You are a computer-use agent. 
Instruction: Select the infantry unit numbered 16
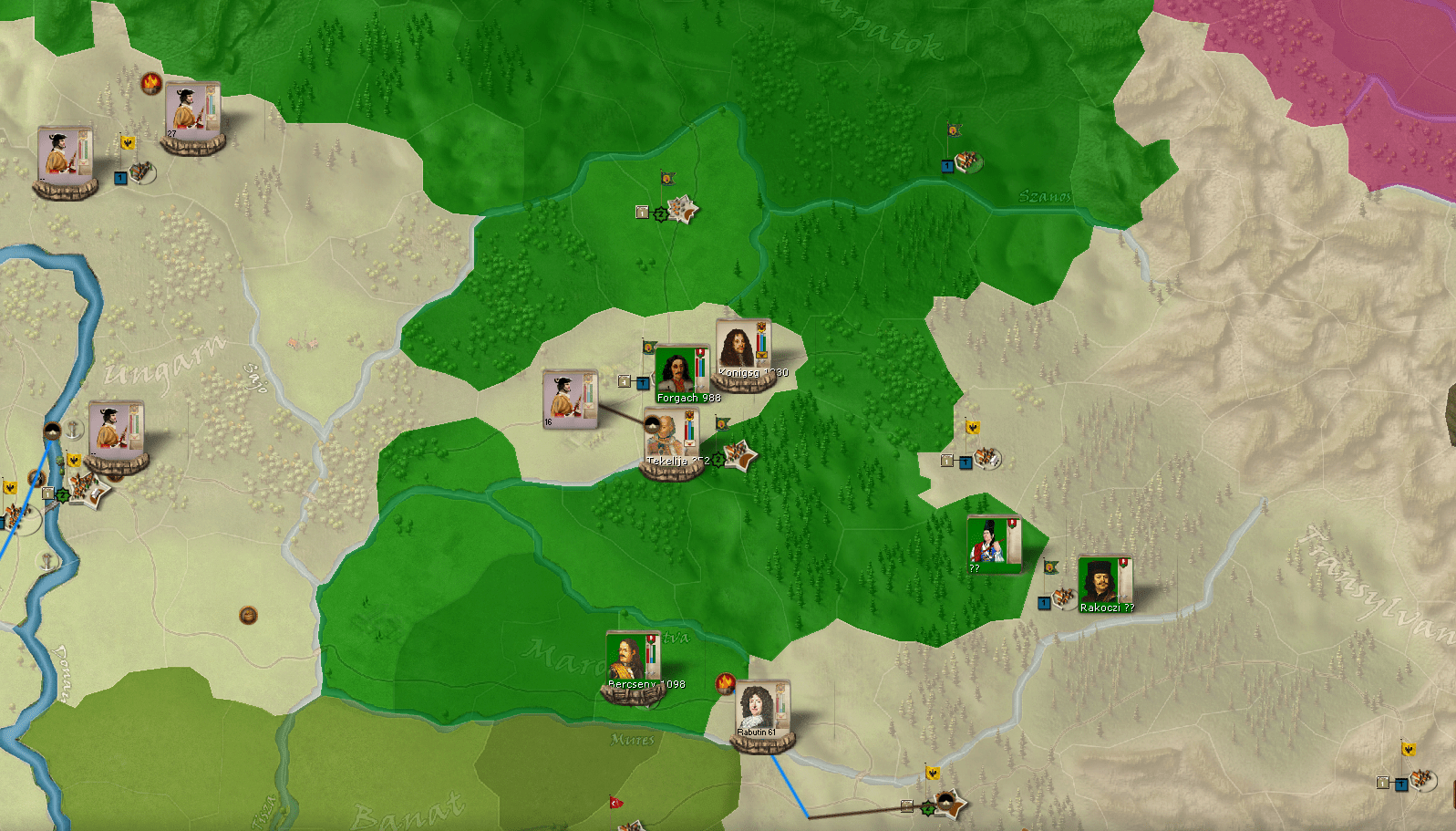click(570, 398)
